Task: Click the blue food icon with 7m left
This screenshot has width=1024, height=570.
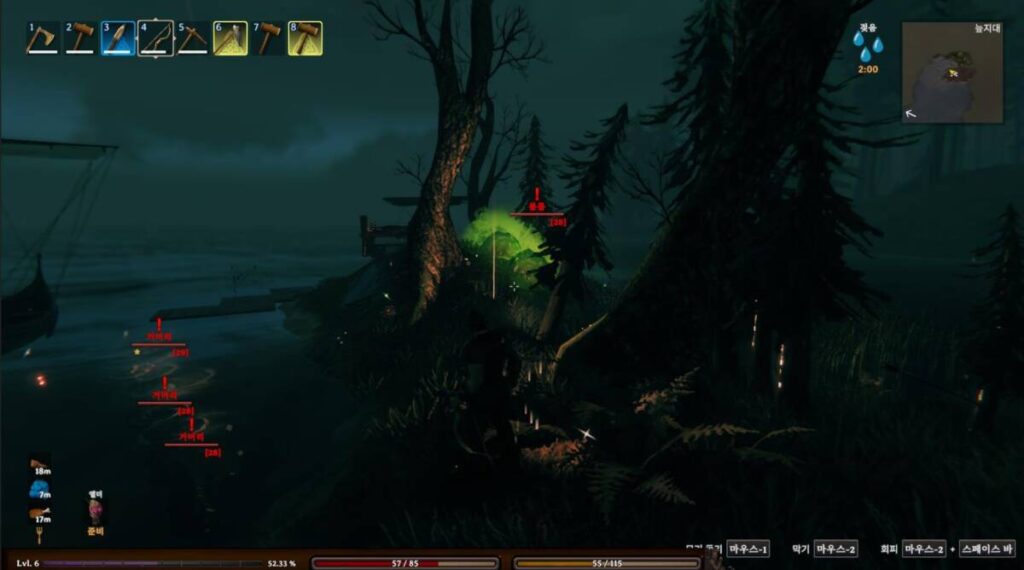Action: coord(41,490)
